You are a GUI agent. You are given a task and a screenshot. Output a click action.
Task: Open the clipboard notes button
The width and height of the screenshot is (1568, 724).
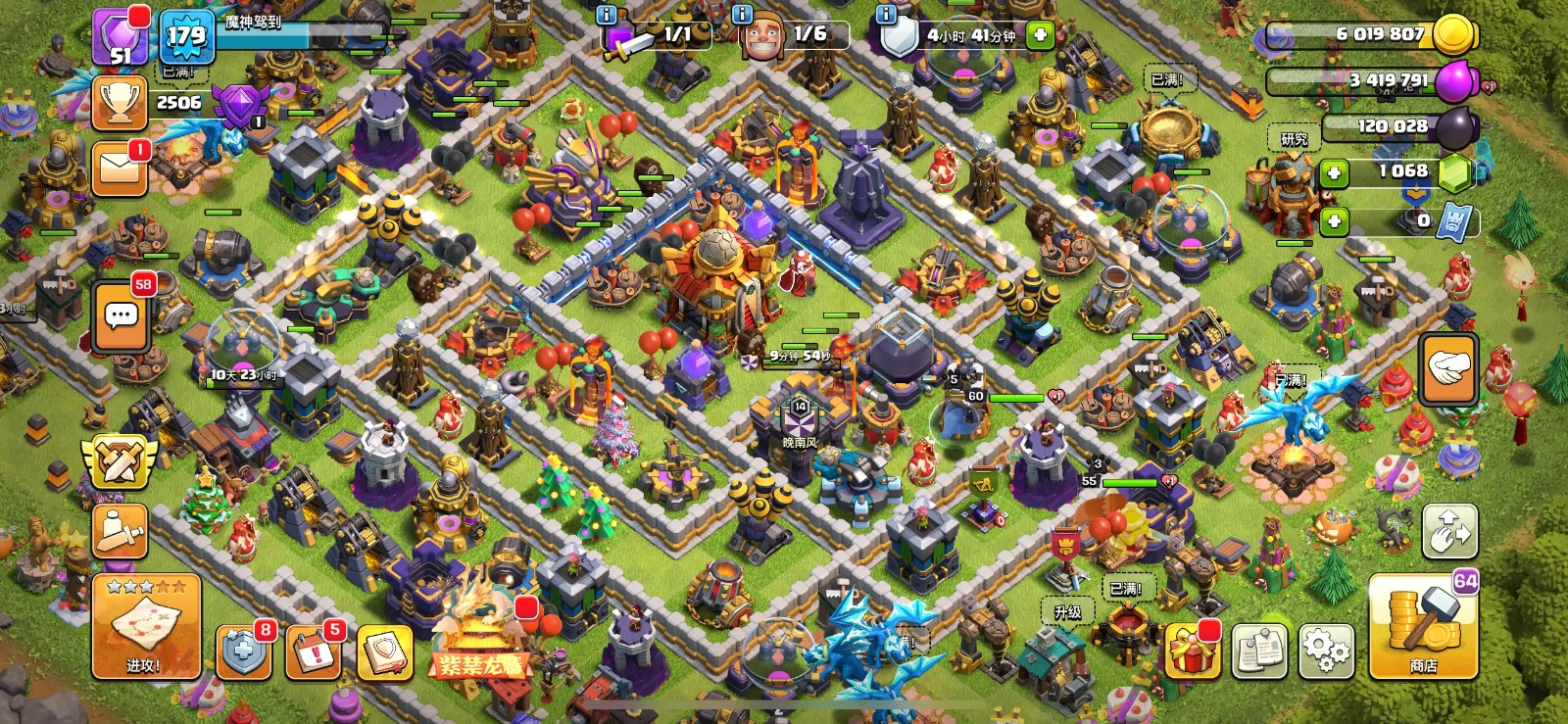1259,651
